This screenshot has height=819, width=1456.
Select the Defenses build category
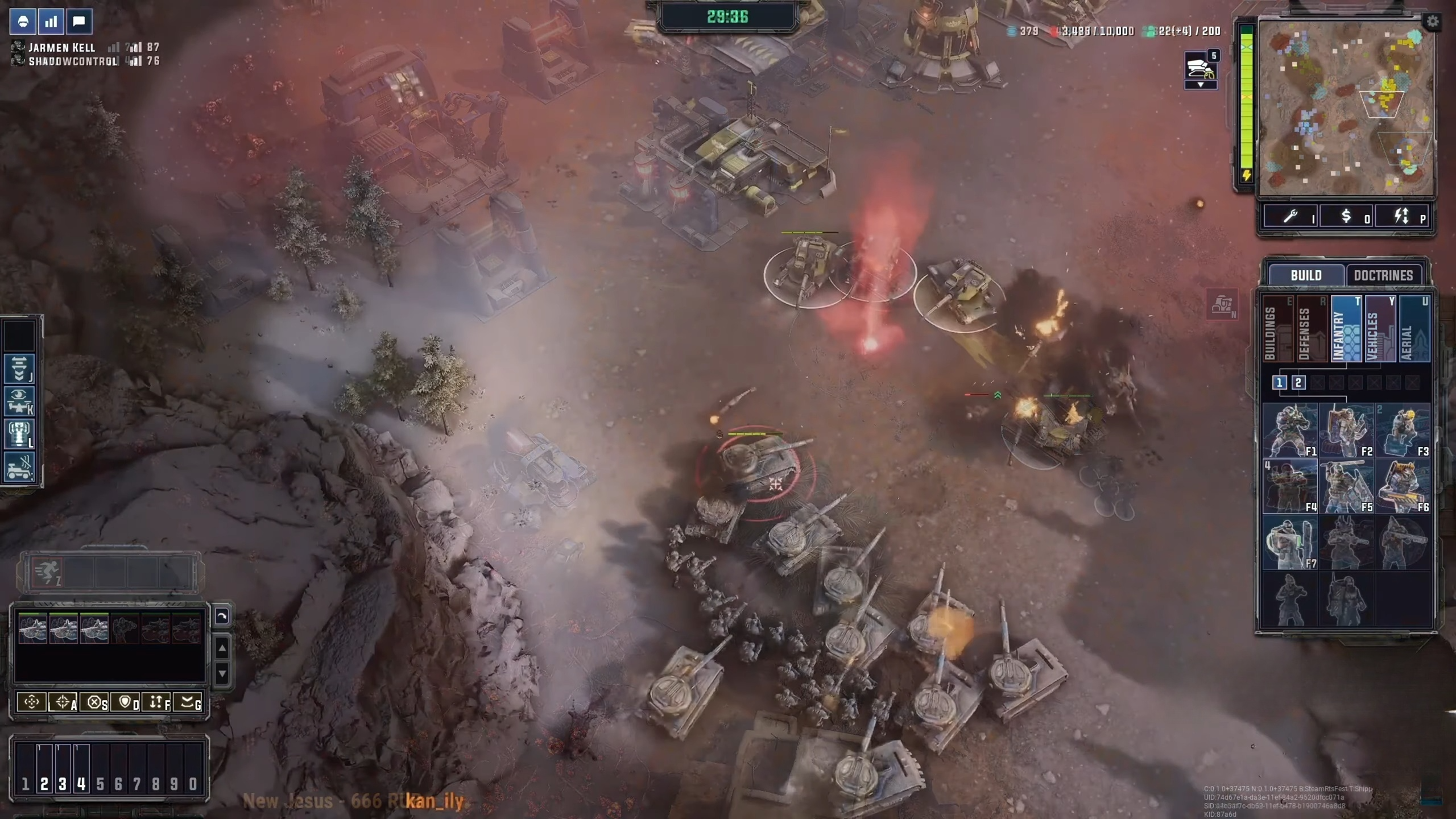(1310, 329)
